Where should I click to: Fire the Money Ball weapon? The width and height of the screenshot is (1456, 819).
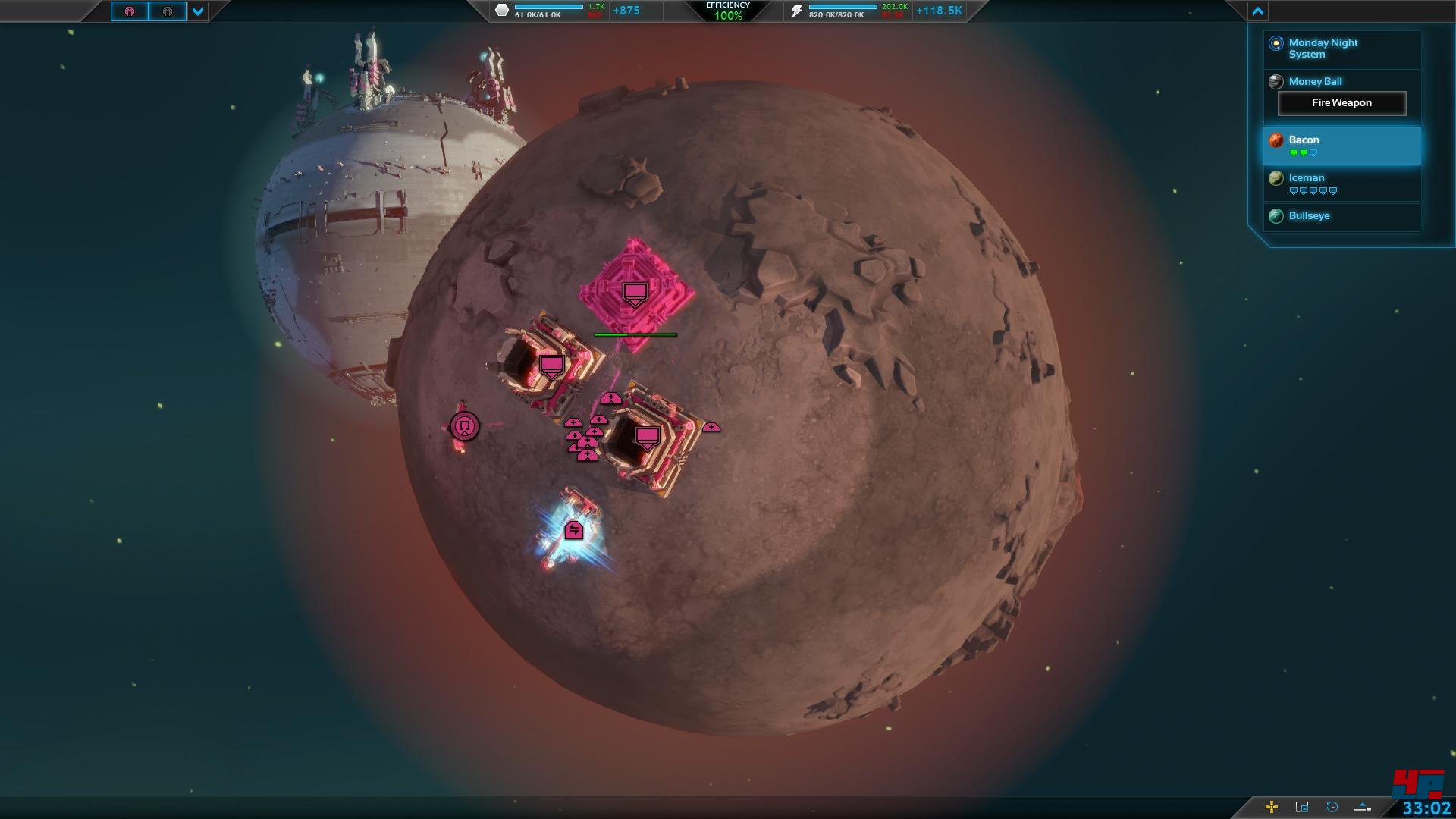(x=1341, y=103)
